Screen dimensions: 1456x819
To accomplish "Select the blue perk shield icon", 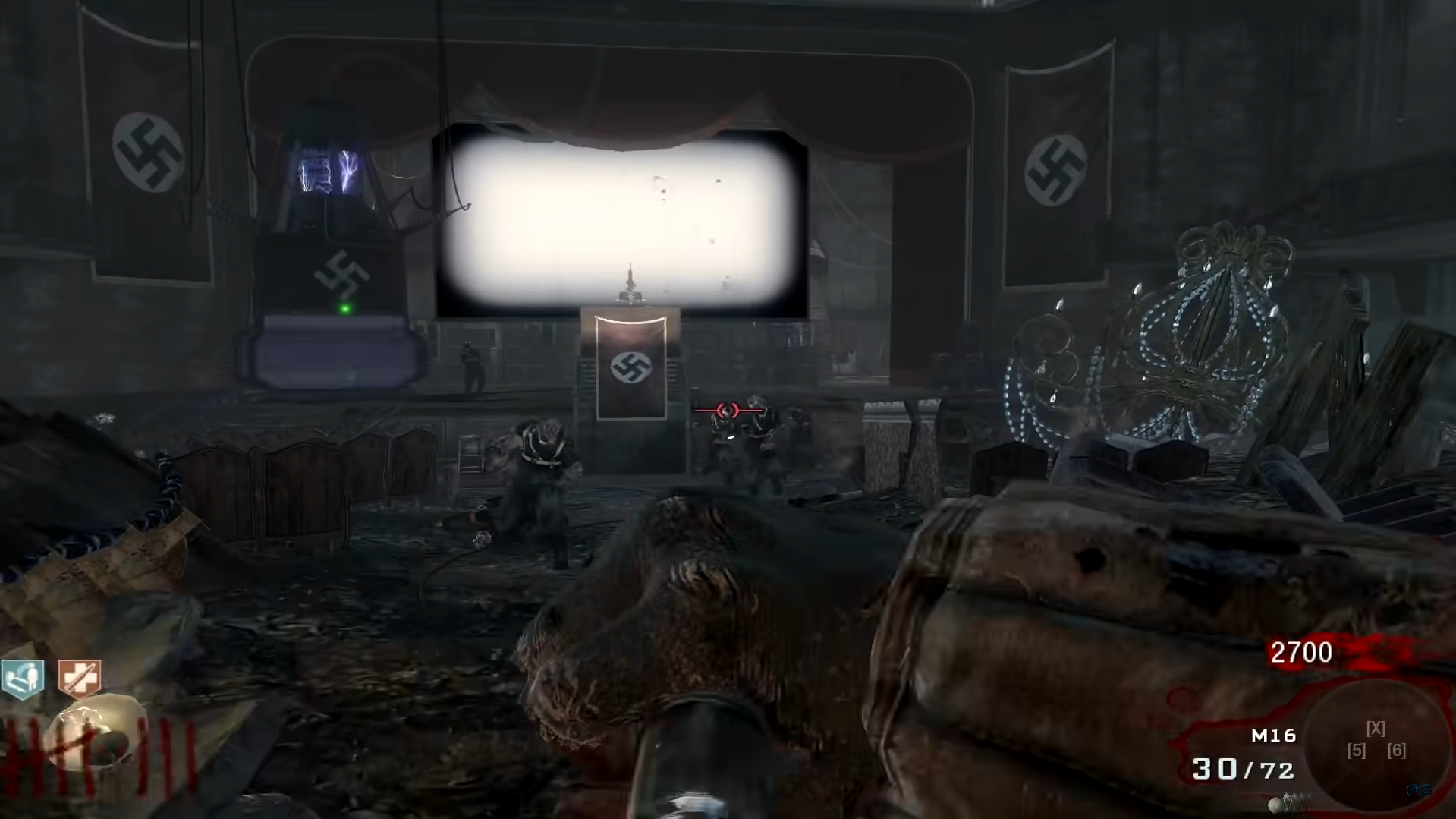I will (x=23, y=677).
